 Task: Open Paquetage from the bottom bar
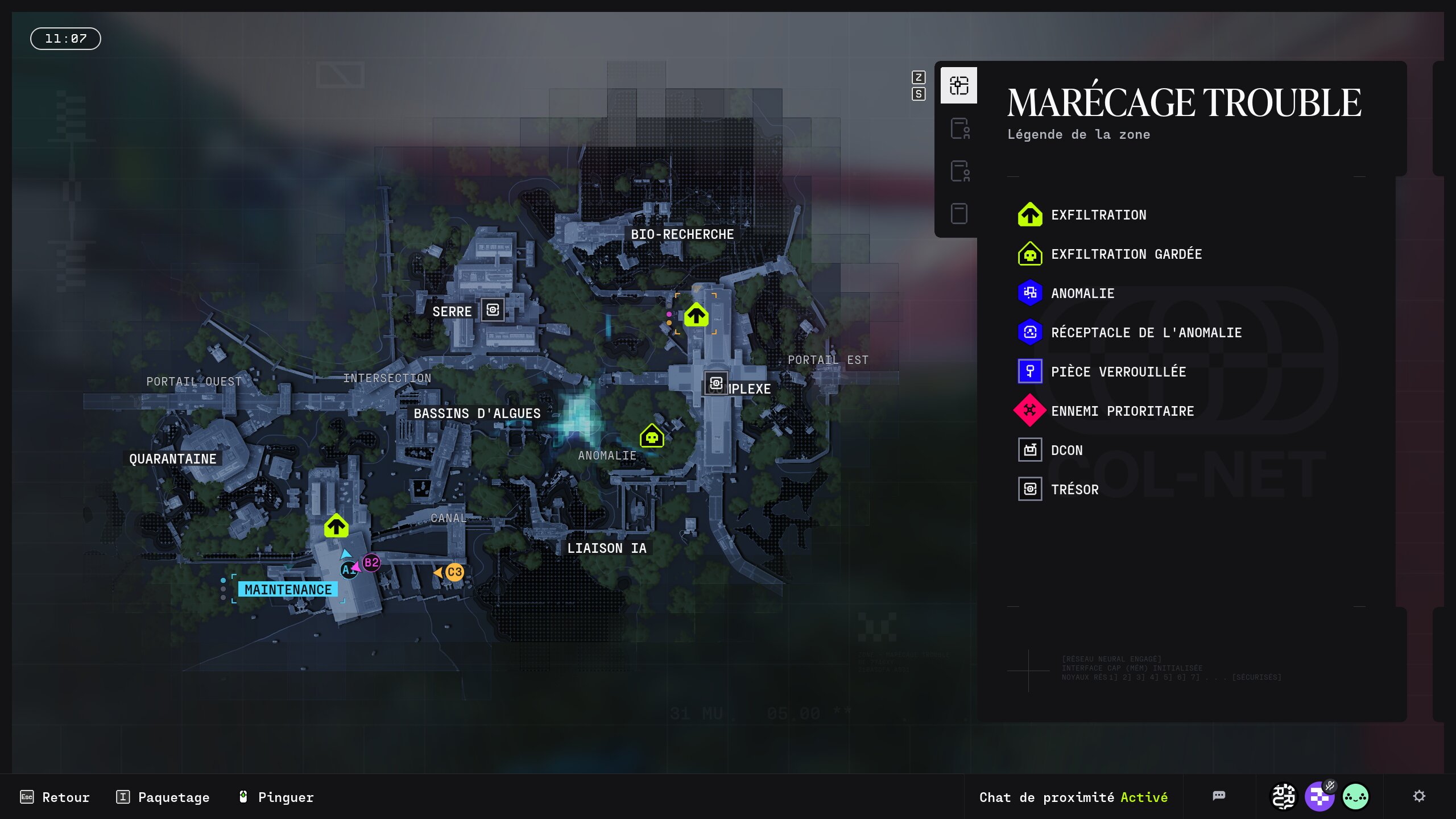[173, 797]
